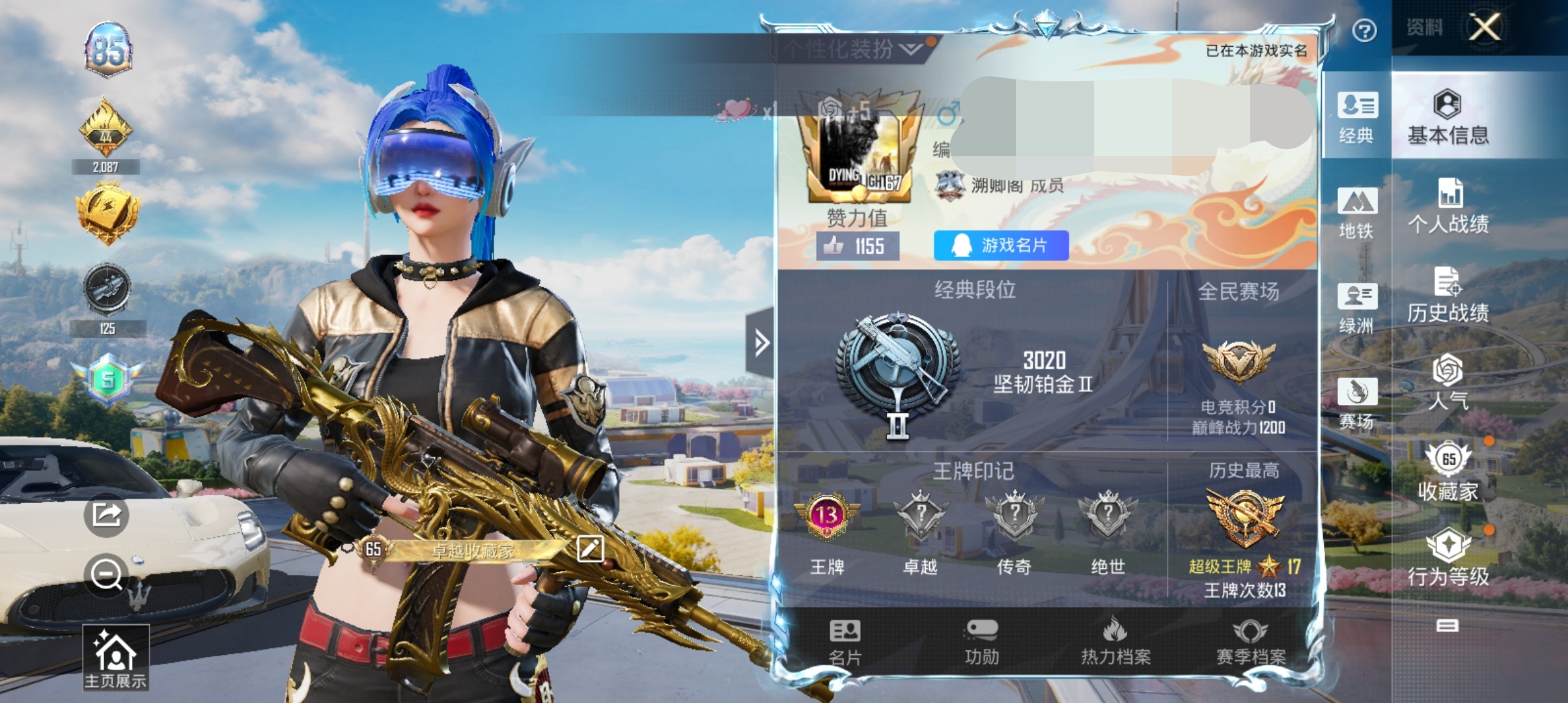The width and height of the screenshot is (1568, 703).
Task: Click the 游戏名片 game card button
Action: pyautogui.click(x=1001, y=245)
